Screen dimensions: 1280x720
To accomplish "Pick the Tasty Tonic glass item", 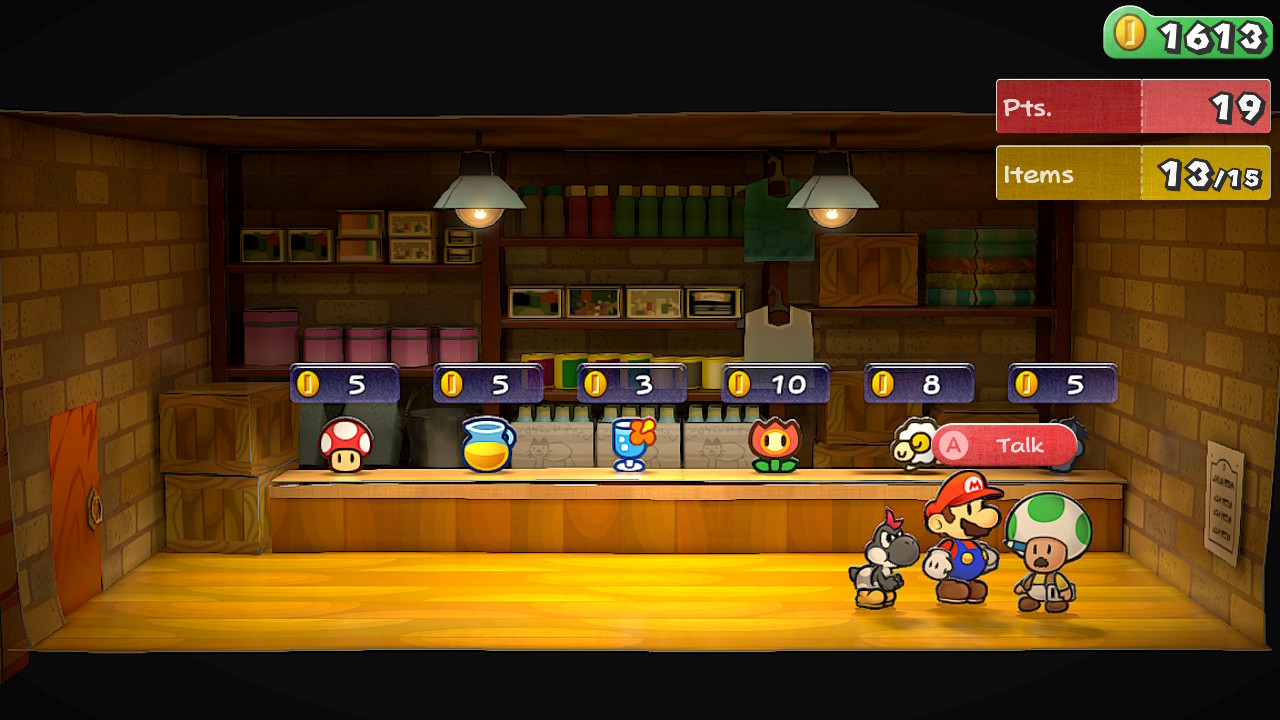I will point(631,444).
